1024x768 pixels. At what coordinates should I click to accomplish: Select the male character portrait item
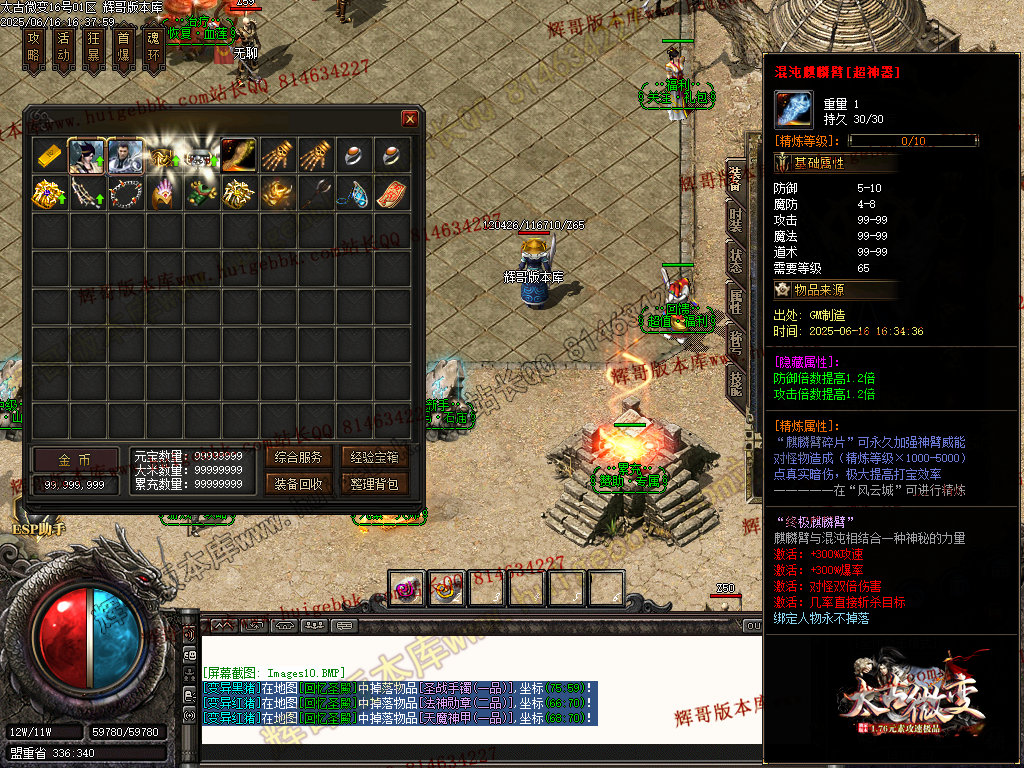125,156
